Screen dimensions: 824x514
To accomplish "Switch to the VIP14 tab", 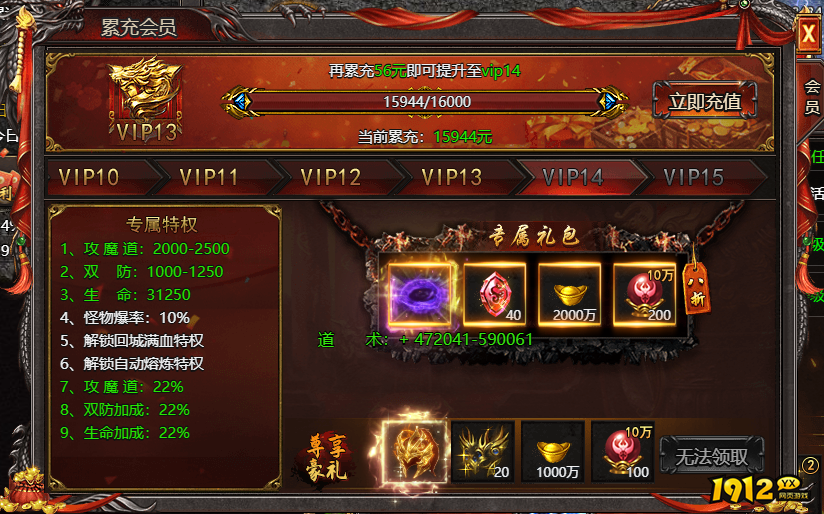I will tap(573, 178).
